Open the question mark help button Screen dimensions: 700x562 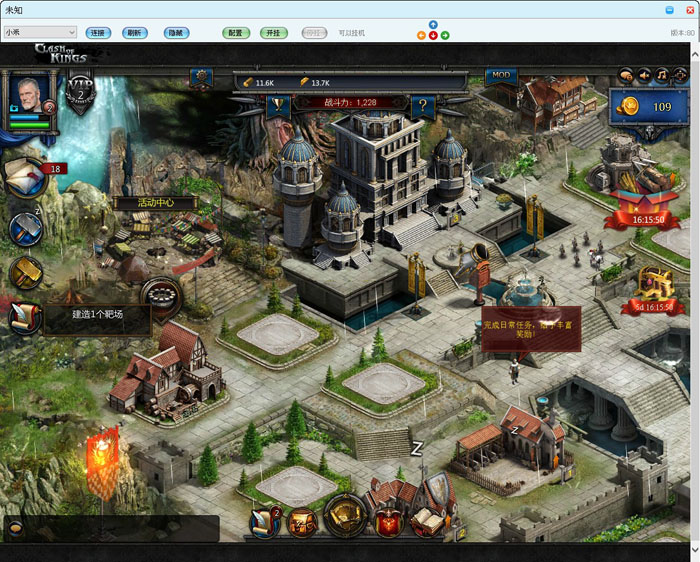[423, 103]
